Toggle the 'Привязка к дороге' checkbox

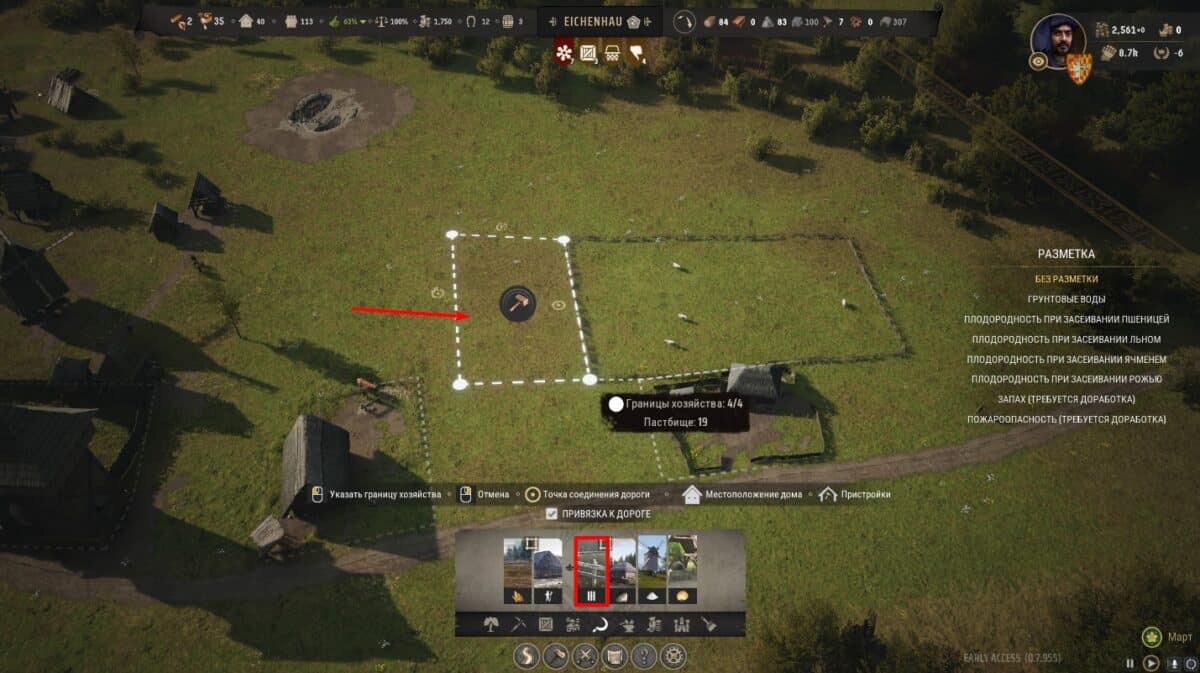coord(552,514)
